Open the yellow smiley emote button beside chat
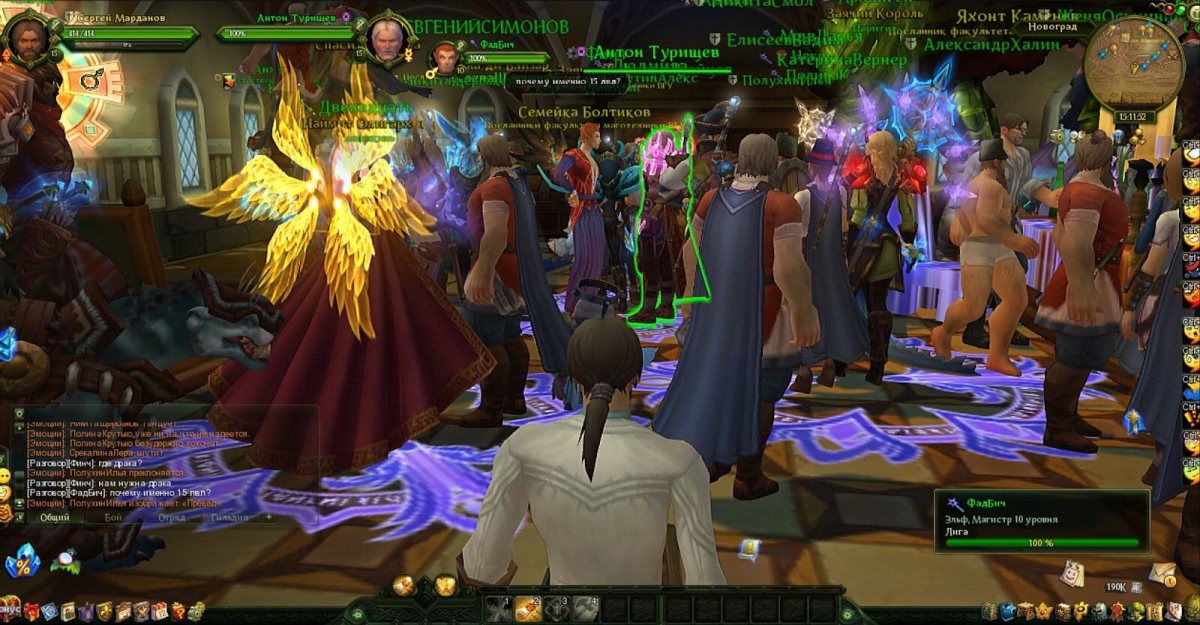Image resolution: width=1200 pixels, height=625 pixels. coord(5,476)
